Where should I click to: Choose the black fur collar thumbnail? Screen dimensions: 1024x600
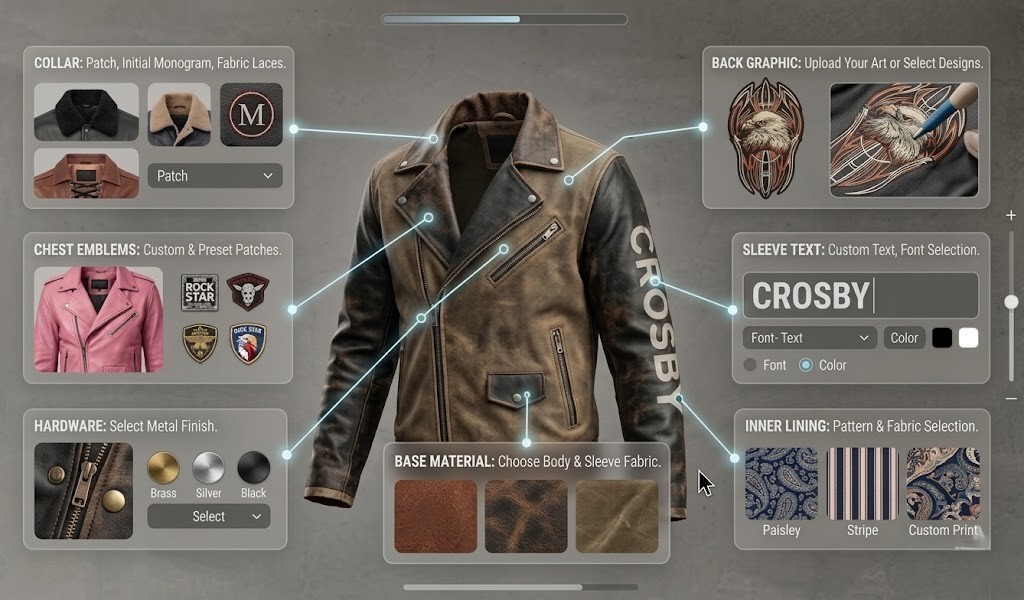86,112
